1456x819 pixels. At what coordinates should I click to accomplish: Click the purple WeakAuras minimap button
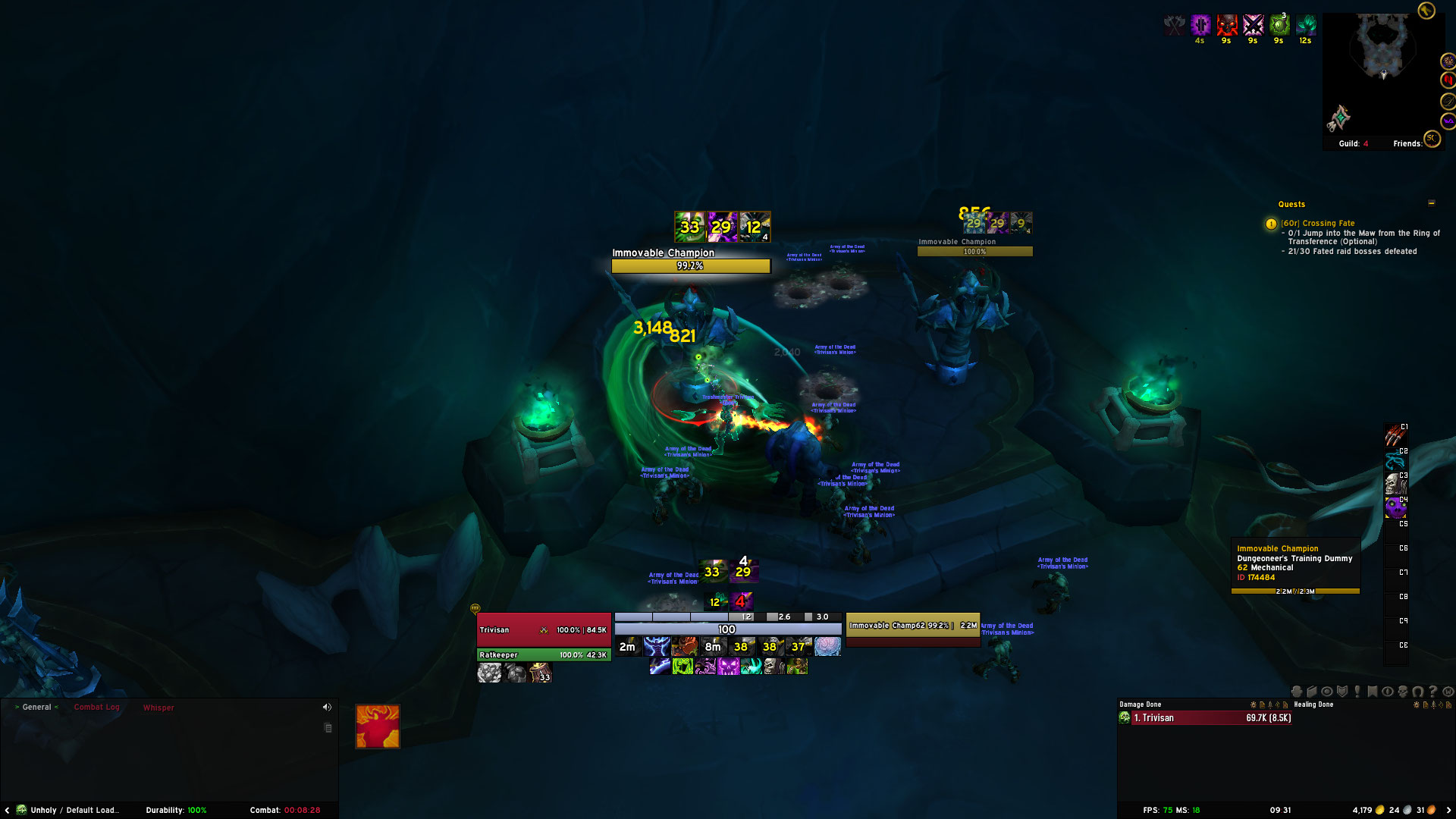point(1448,121)
